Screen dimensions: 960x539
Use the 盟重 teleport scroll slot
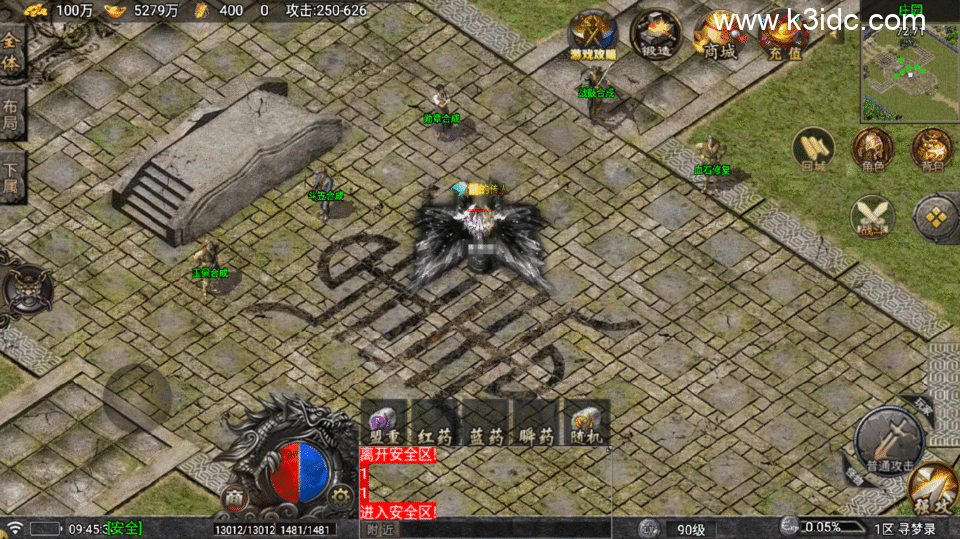coord(384,422)
